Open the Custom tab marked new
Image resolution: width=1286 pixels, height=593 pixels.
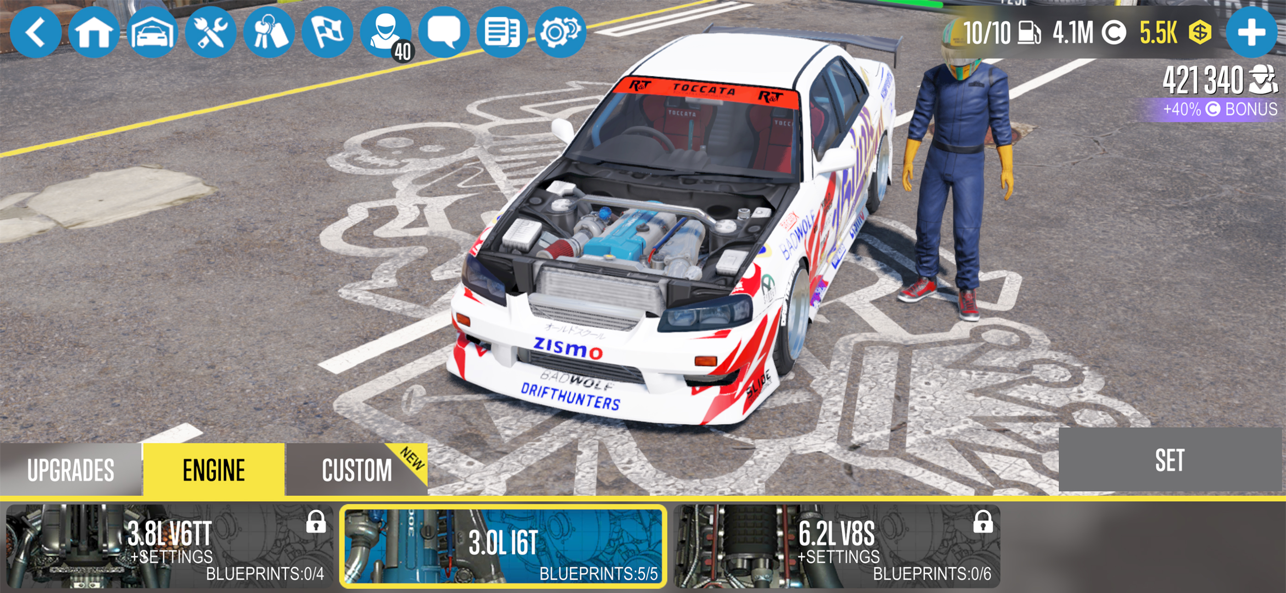[x=356, y=470]
